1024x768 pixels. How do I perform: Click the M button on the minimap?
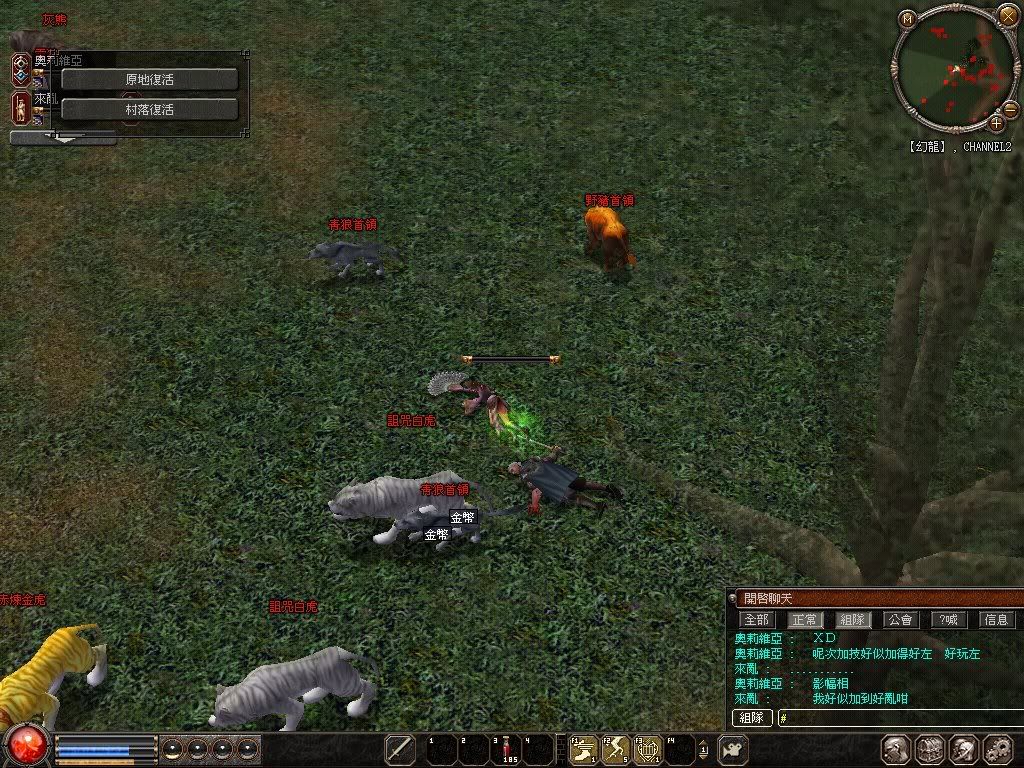(907, 18)
